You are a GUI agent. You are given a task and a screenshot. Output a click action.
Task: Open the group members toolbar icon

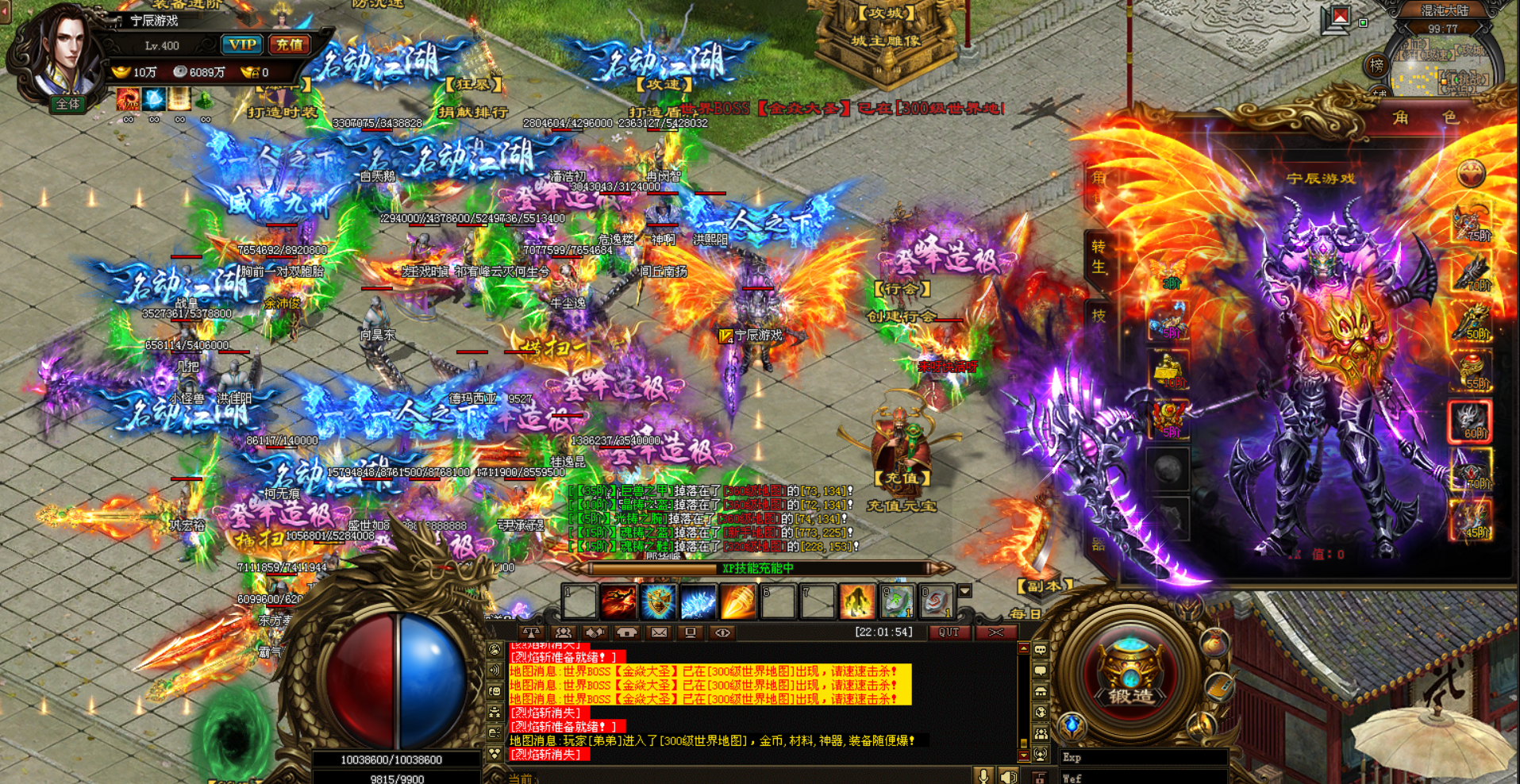point(564,632)
